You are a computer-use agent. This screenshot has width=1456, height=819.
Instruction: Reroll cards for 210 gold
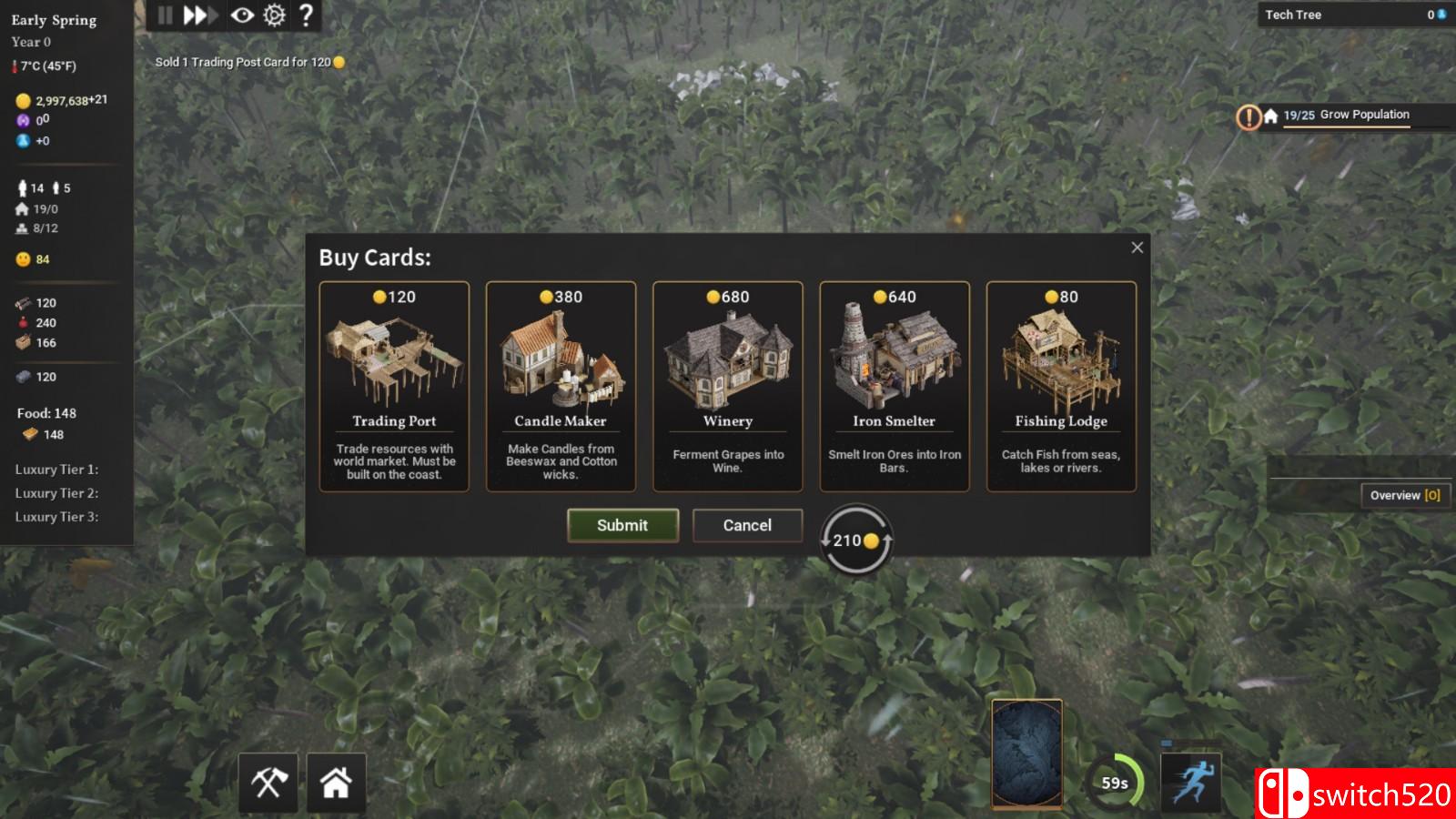tap(856, 540)
